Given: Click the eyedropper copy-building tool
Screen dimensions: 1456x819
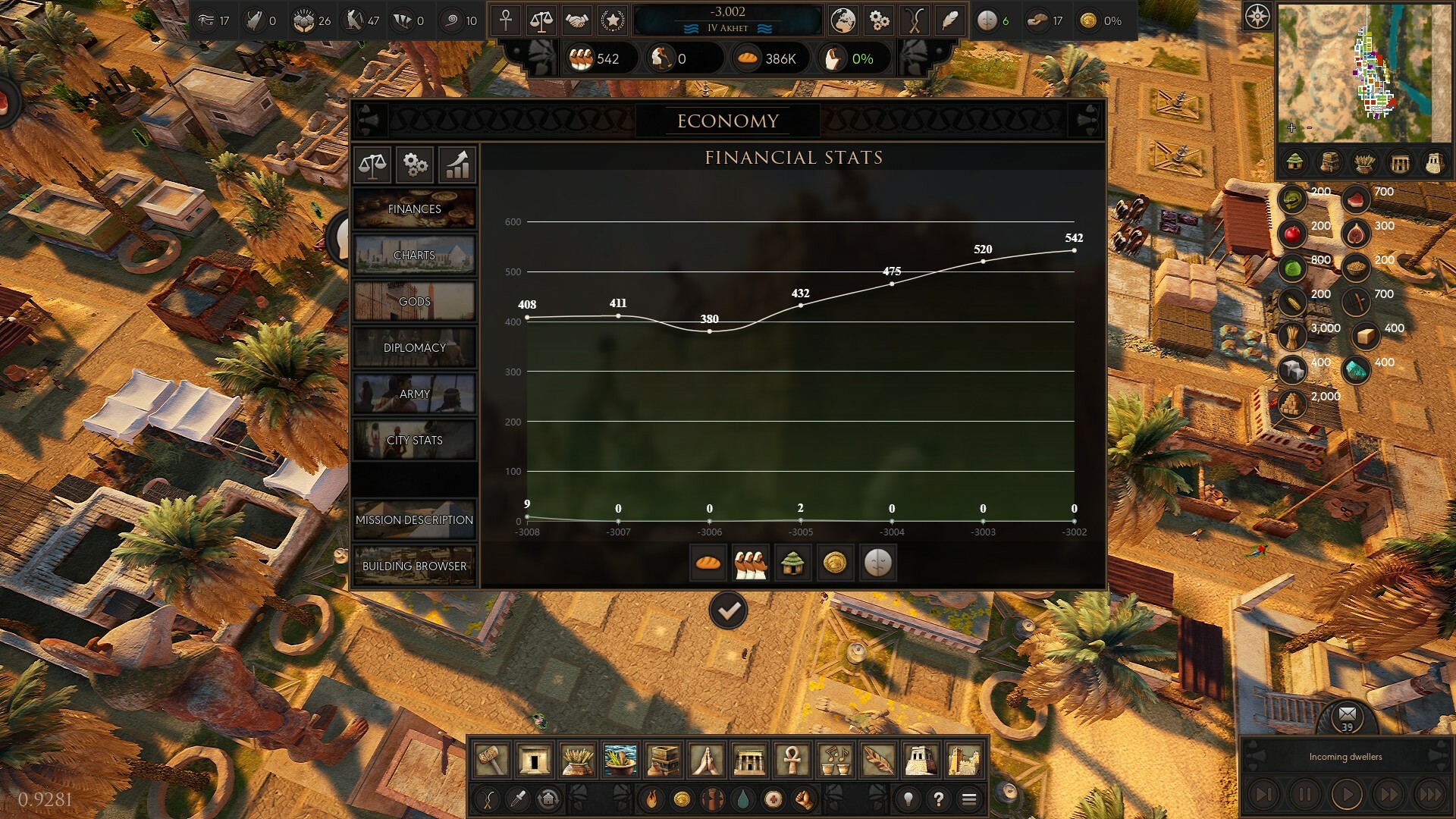Looking at the screenshot, I should [x=517, y=800].
